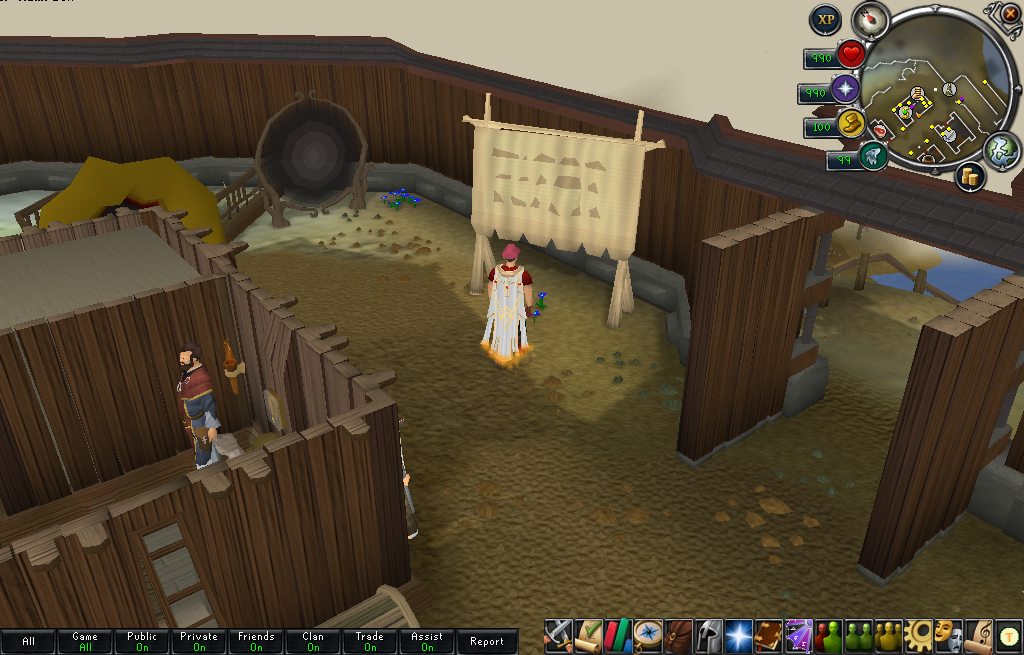Select the wolf summoning orb
1024x655 pixels.
[x=872, y=156]
